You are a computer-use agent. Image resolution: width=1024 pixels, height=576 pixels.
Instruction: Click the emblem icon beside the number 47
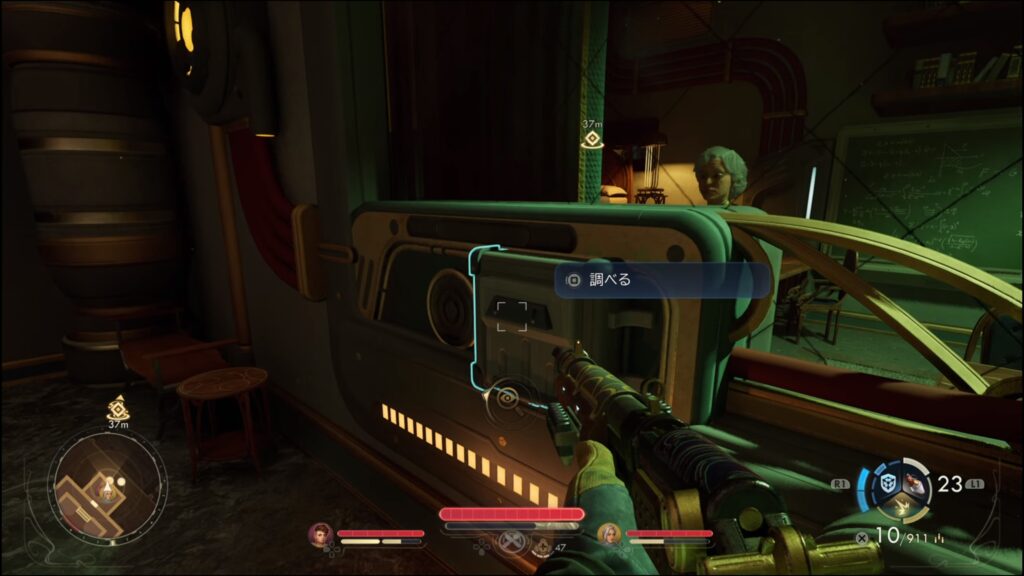[x=542, y=546]
